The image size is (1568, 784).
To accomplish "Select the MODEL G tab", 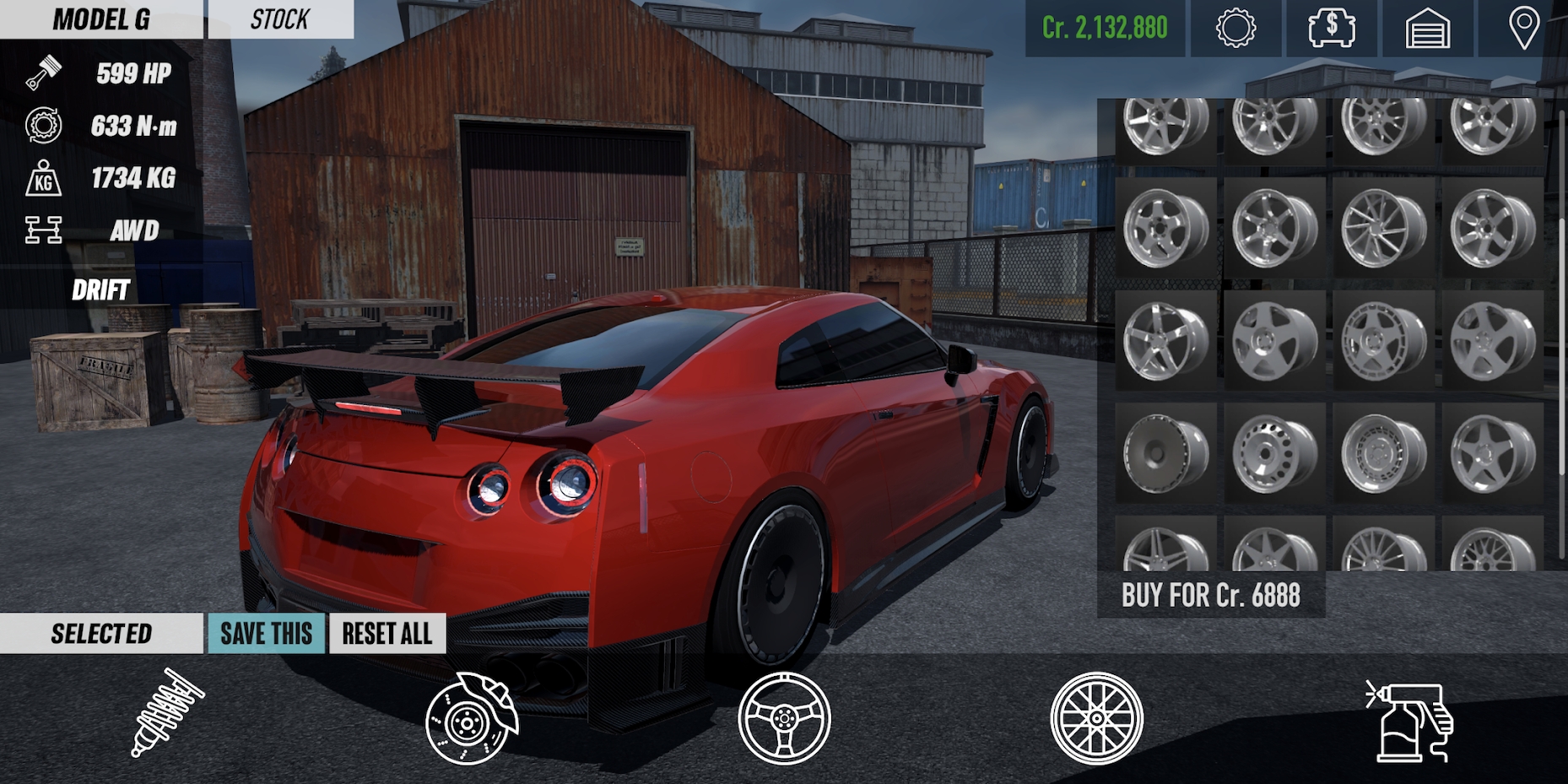I will point(101,19).
